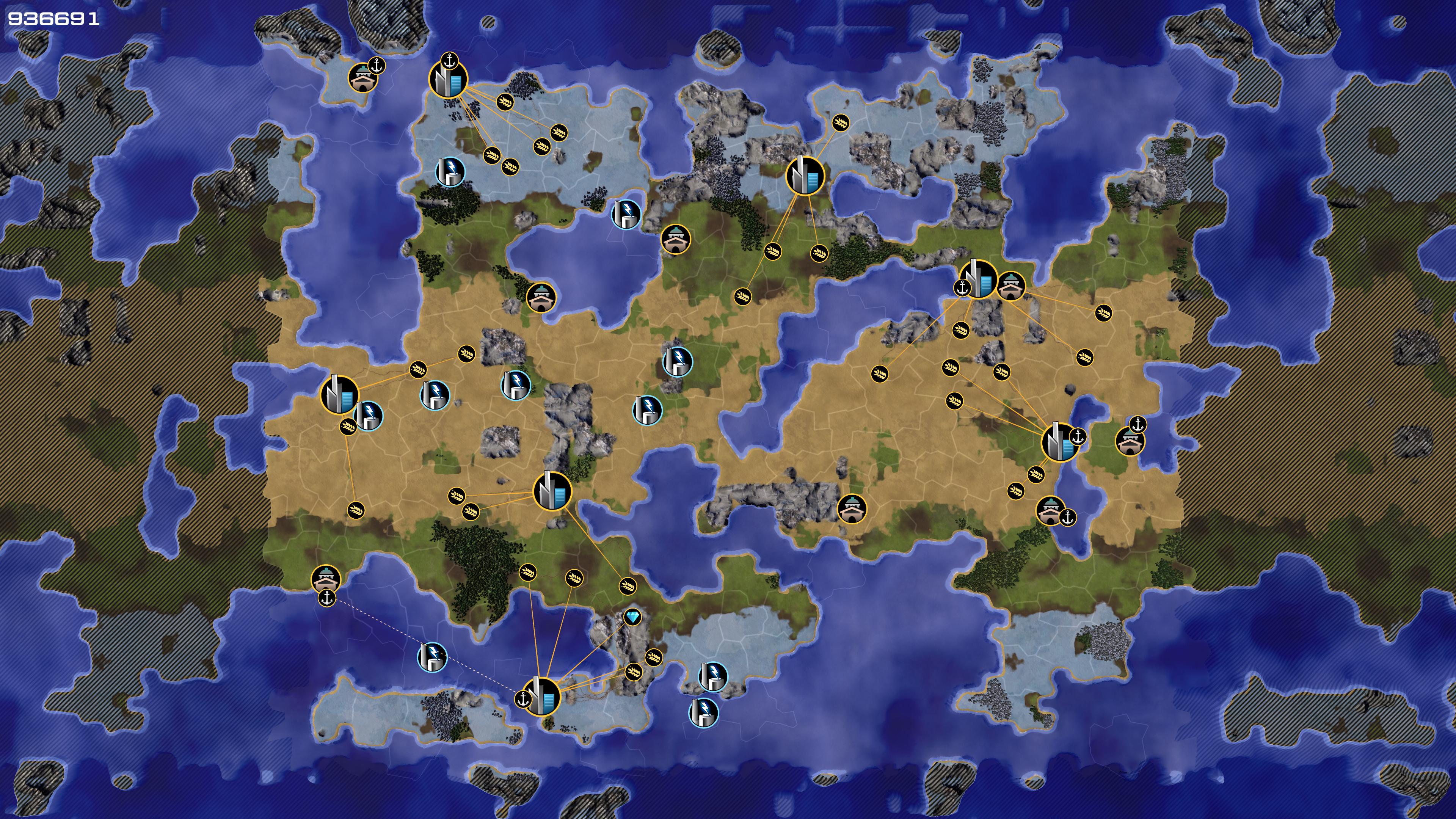Open the city linked to the diamond marker
Screen dimensions: 1456x819
541,697
